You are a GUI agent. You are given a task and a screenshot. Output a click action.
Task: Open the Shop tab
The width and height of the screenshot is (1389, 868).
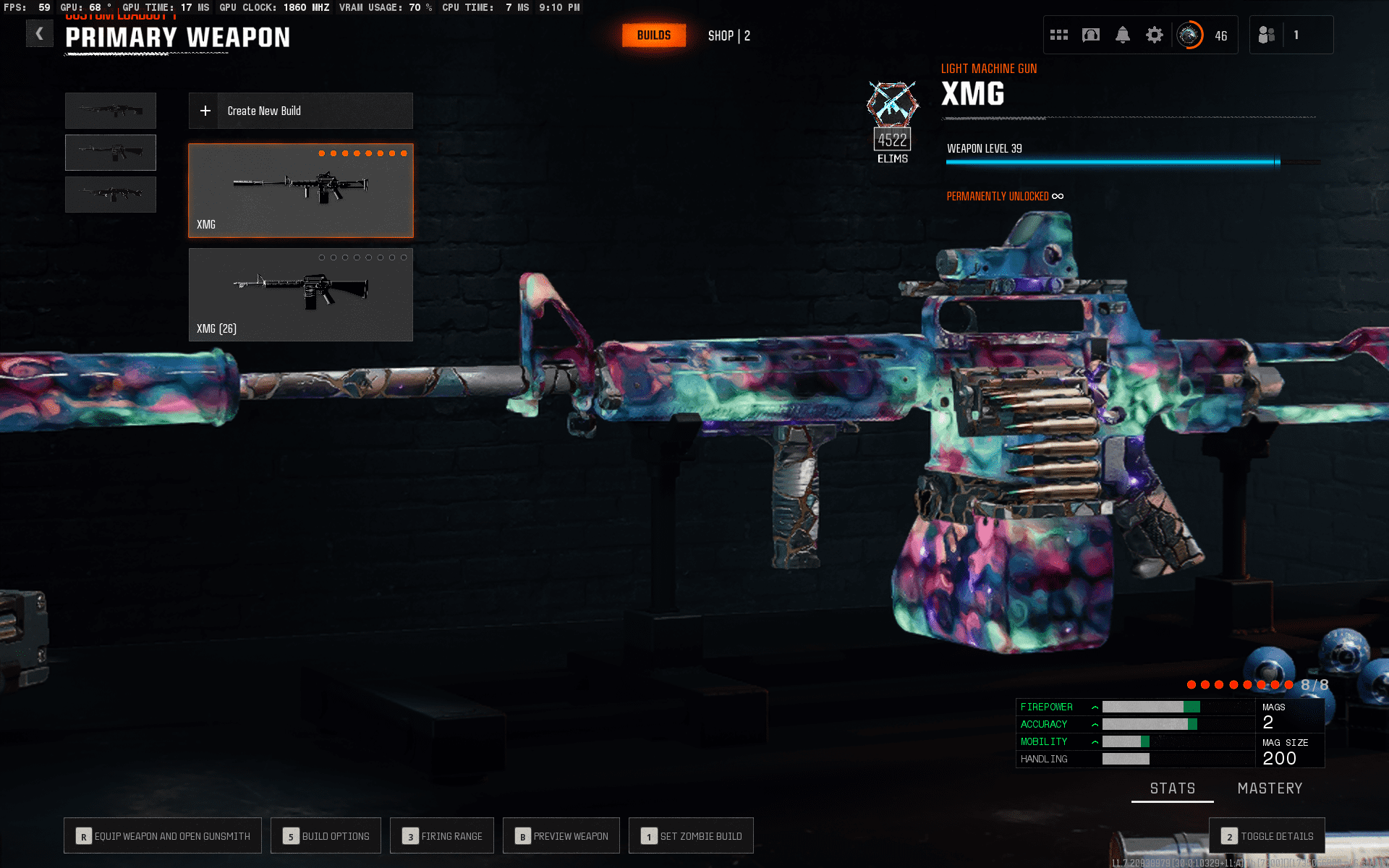pyautogui.click(x=729, y=35)
